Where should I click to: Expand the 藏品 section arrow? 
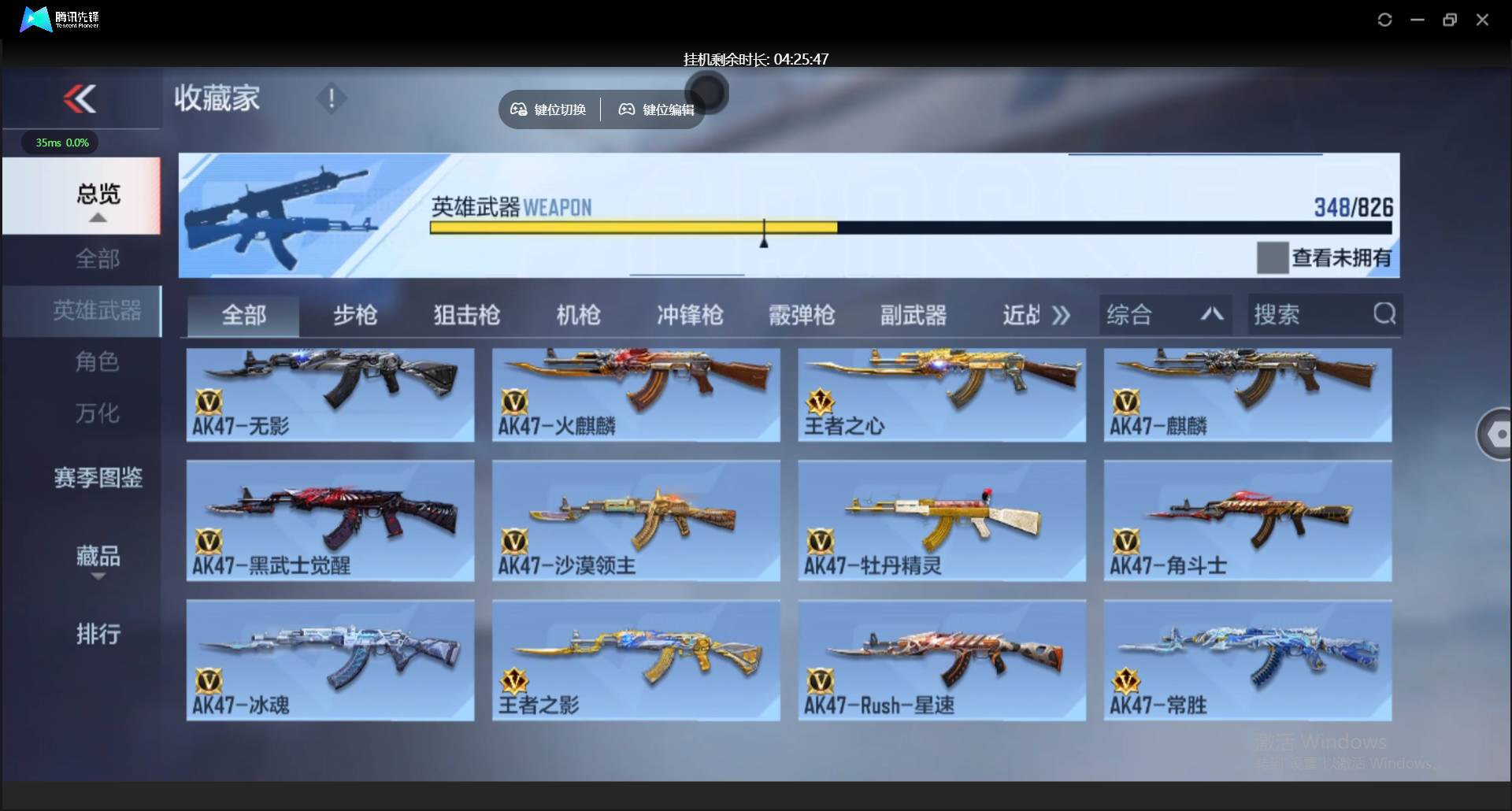pyautogui.click(x=98, y=576)
